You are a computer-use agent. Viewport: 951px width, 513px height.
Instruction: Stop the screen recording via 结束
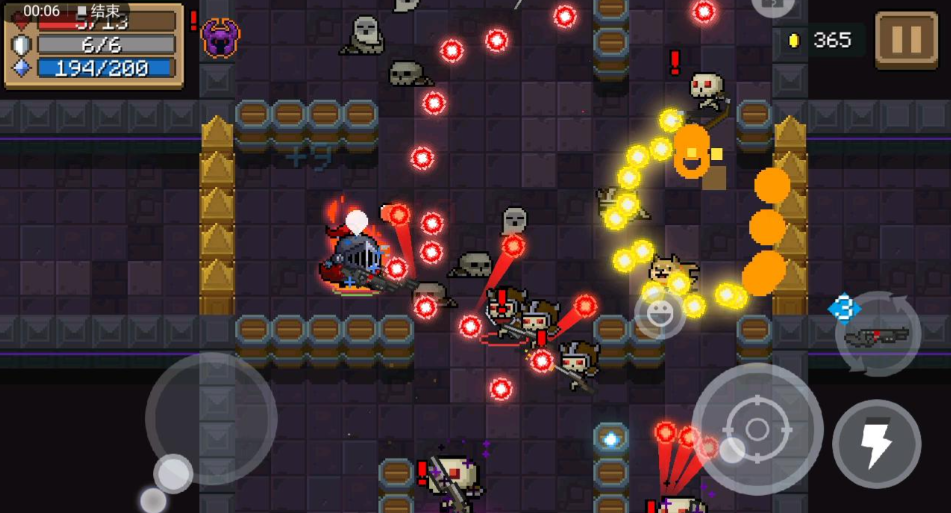(x=99, y=11)
